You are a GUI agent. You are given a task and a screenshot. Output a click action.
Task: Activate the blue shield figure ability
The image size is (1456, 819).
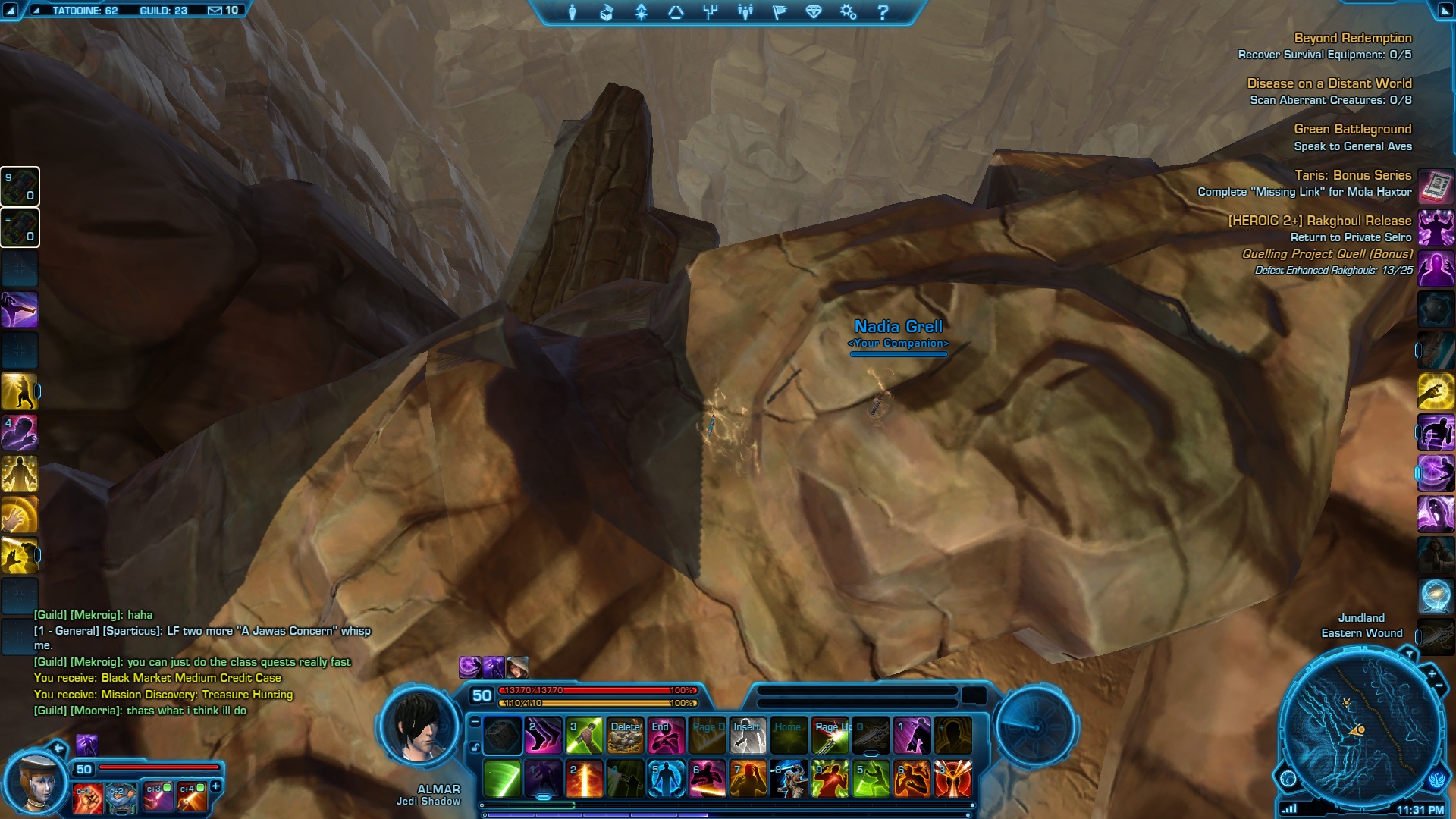click(666, 779)
